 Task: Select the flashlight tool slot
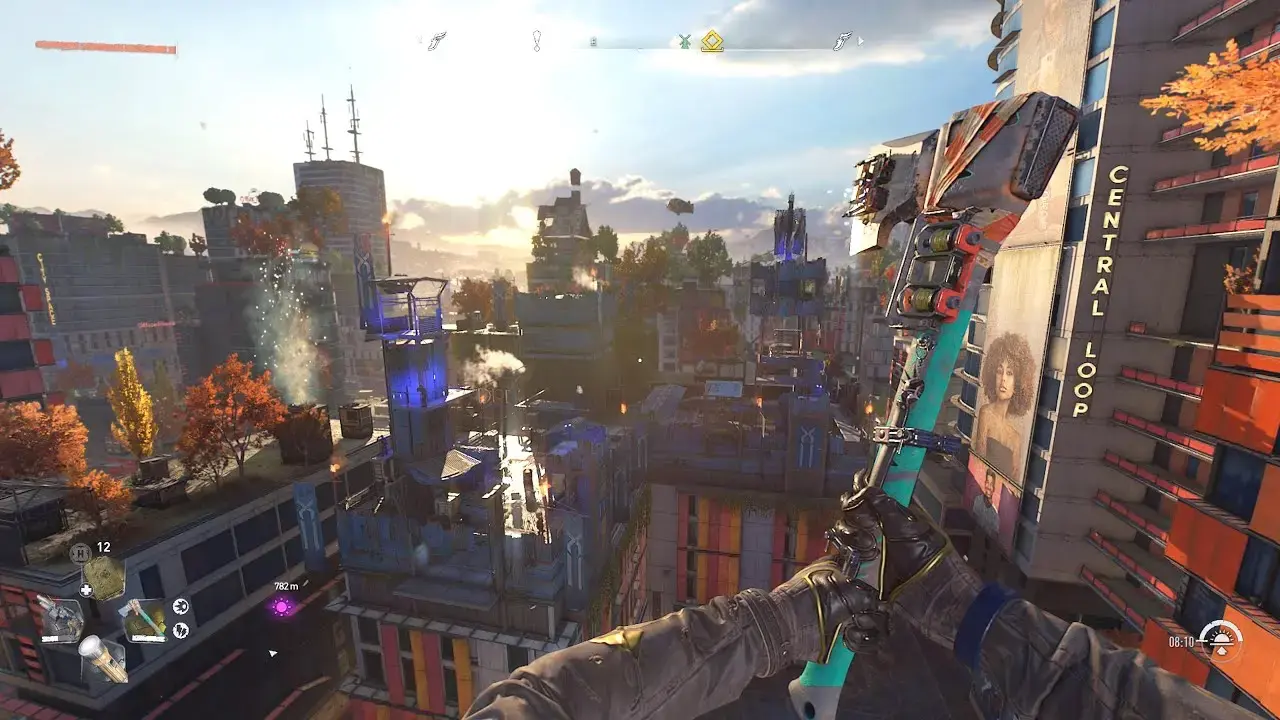[104, 659]
